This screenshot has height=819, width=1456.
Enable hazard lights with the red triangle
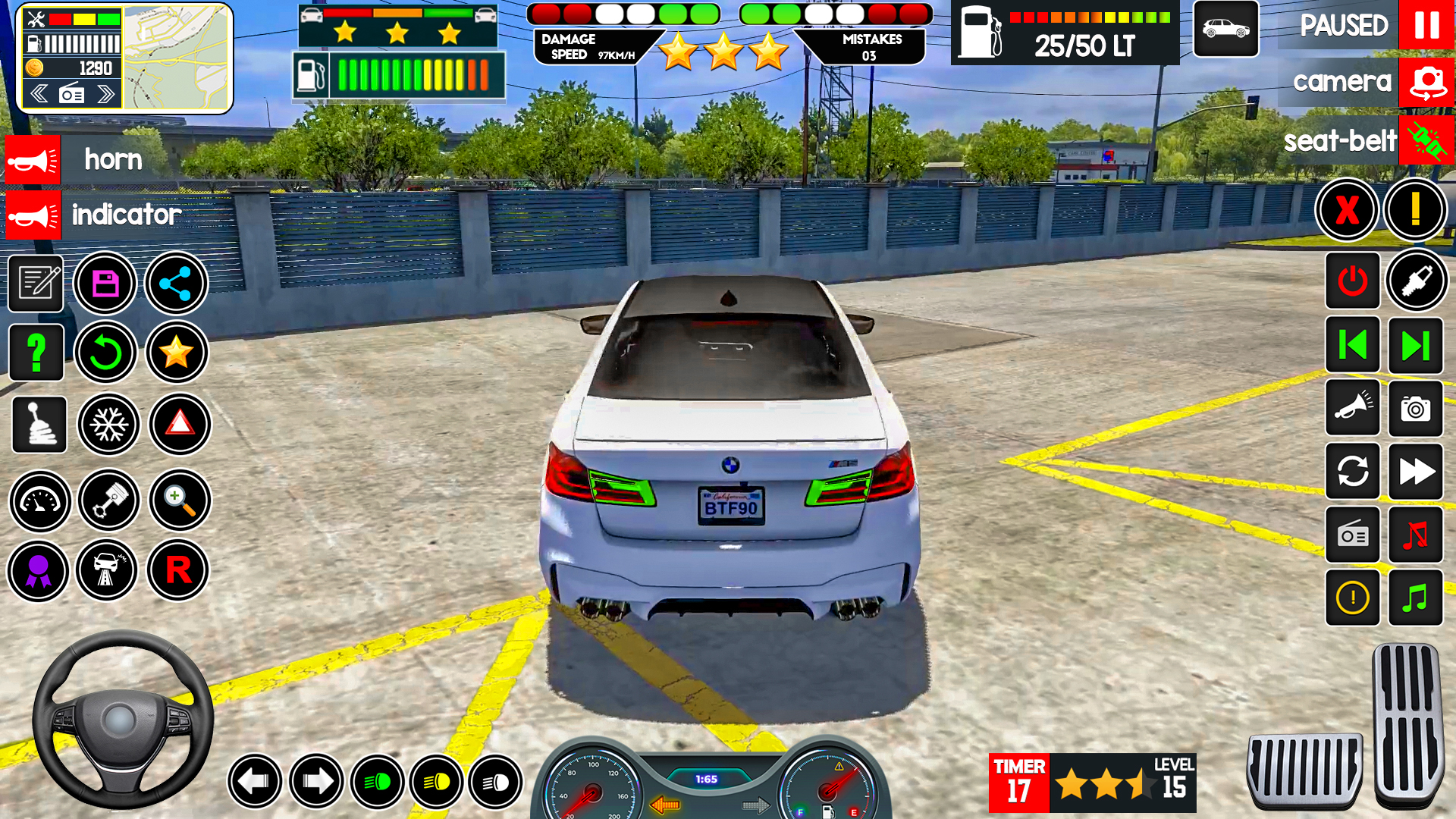click(178, 425)
